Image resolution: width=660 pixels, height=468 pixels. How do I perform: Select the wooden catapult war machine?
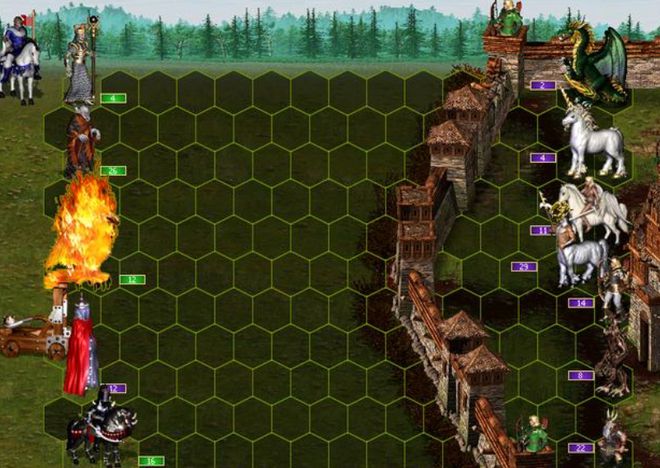click(32, 336)
